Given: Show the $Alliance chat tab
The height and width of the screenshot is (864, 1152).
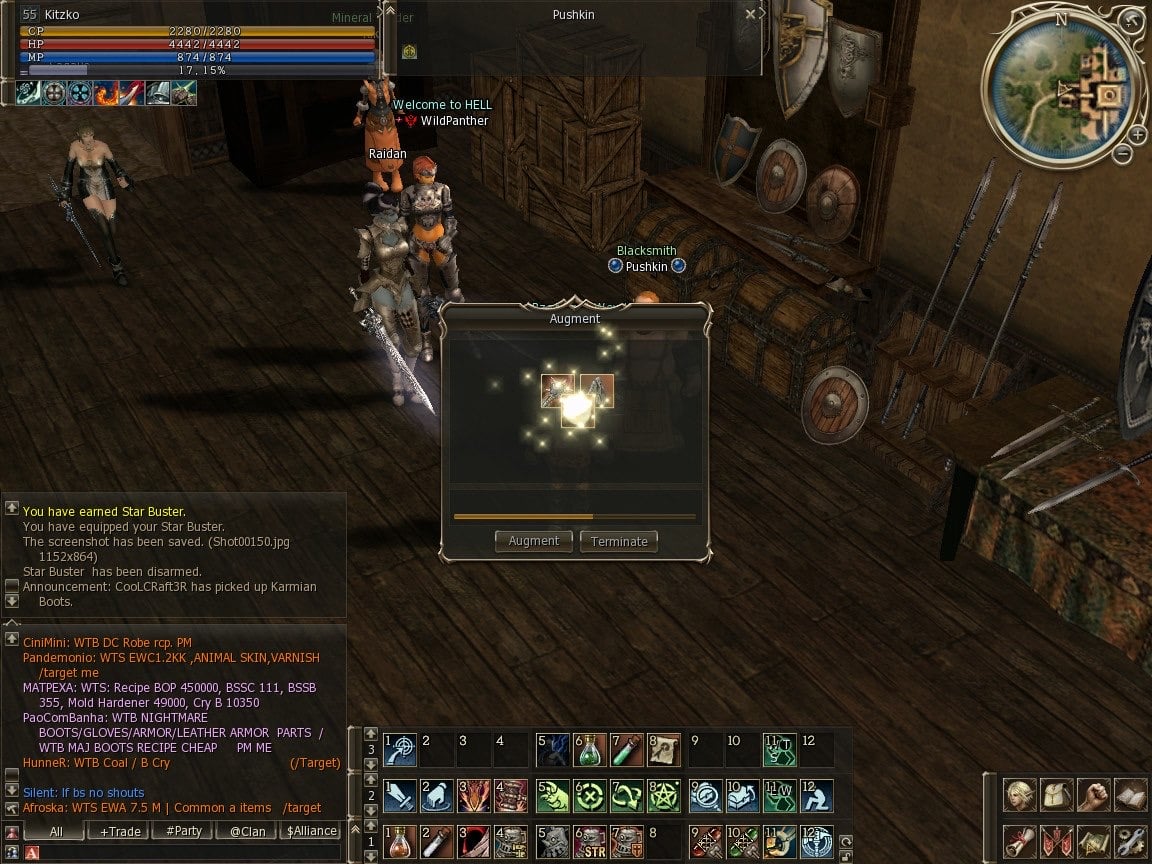Looking at the screenshot, I should click(311, 831).
